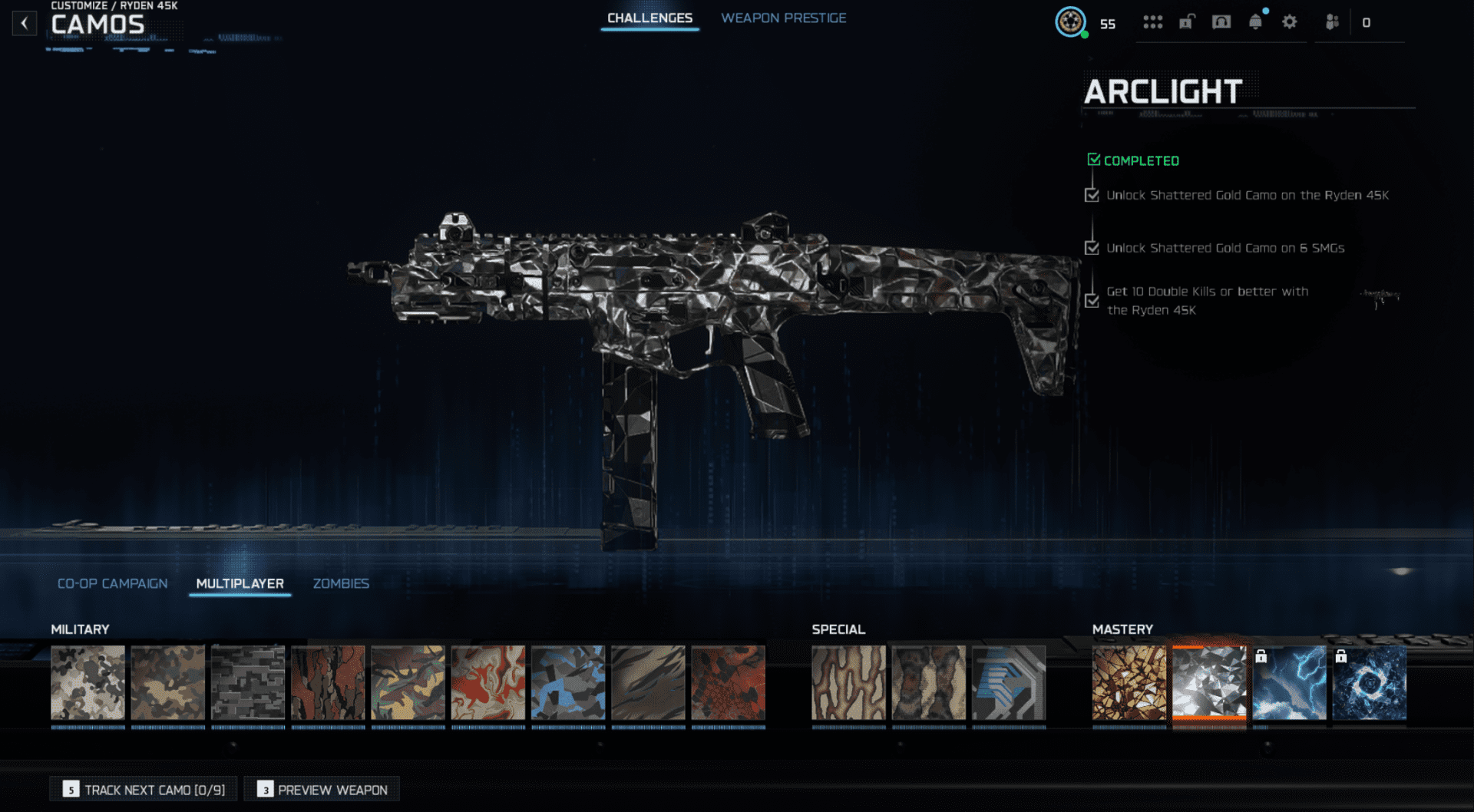
Task: Click the Preview Weapon button
Action: pos(323,789)
